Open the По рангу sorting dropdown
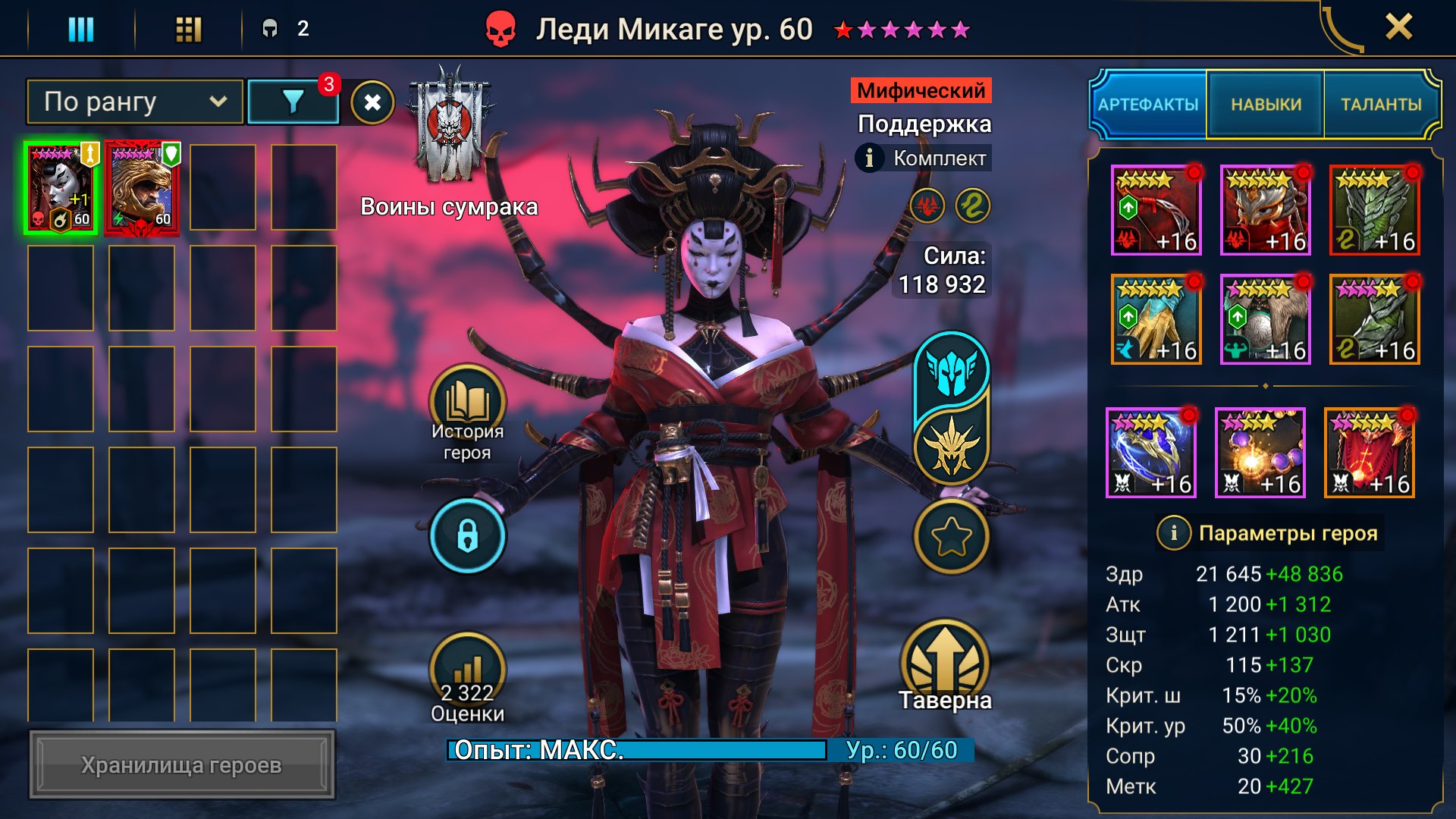The image size is (1456, 819). point(135,102)
